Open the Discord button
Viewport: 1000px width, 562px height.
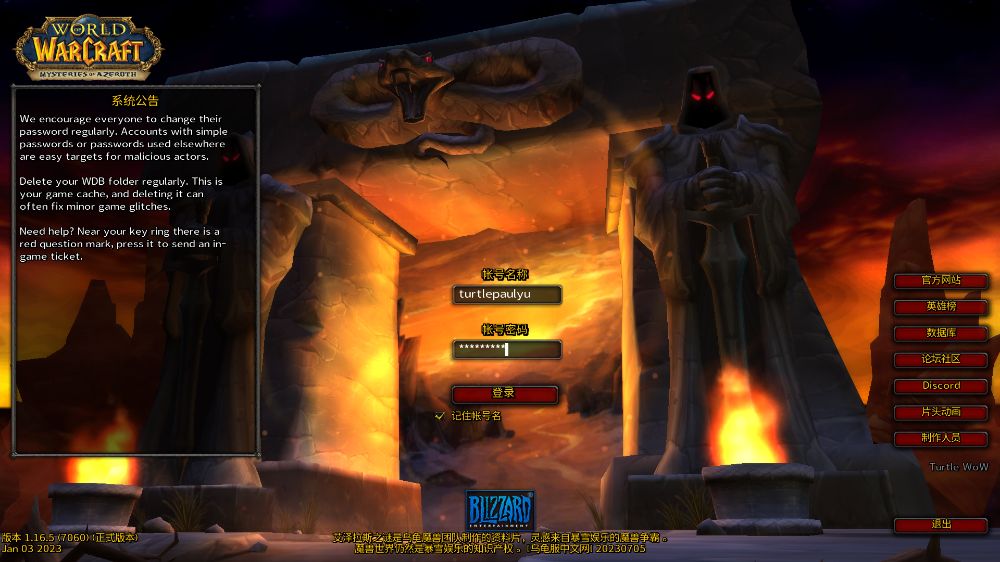click(941, 385)
